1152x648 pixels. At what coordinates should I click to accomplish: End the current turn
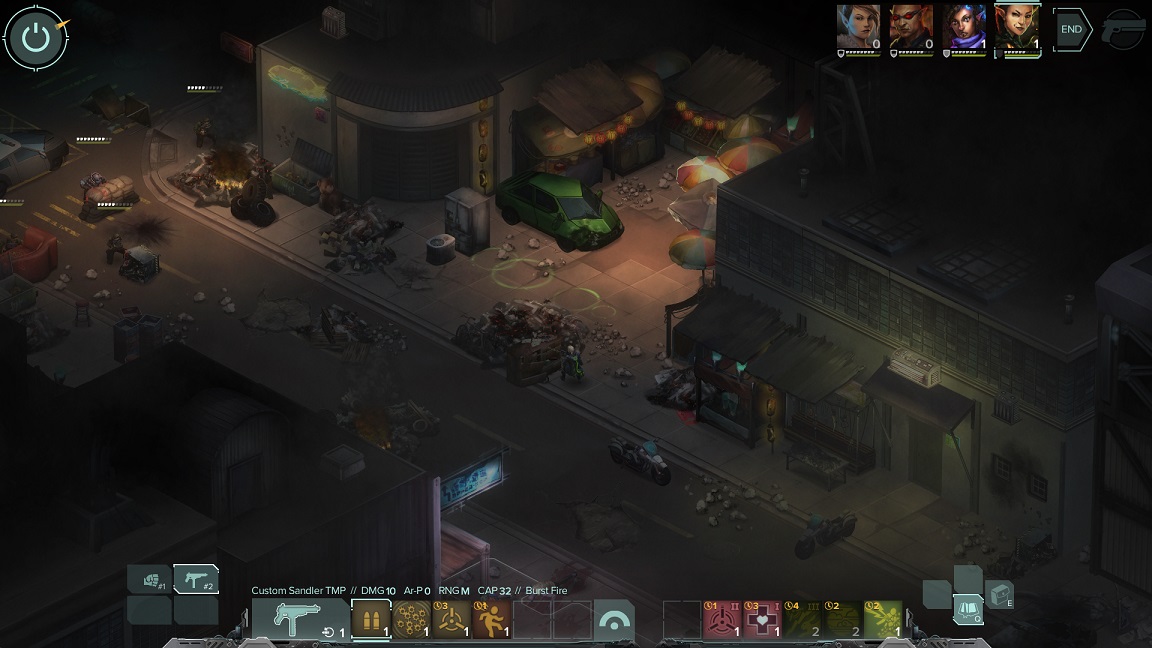tap(1071, 30)
